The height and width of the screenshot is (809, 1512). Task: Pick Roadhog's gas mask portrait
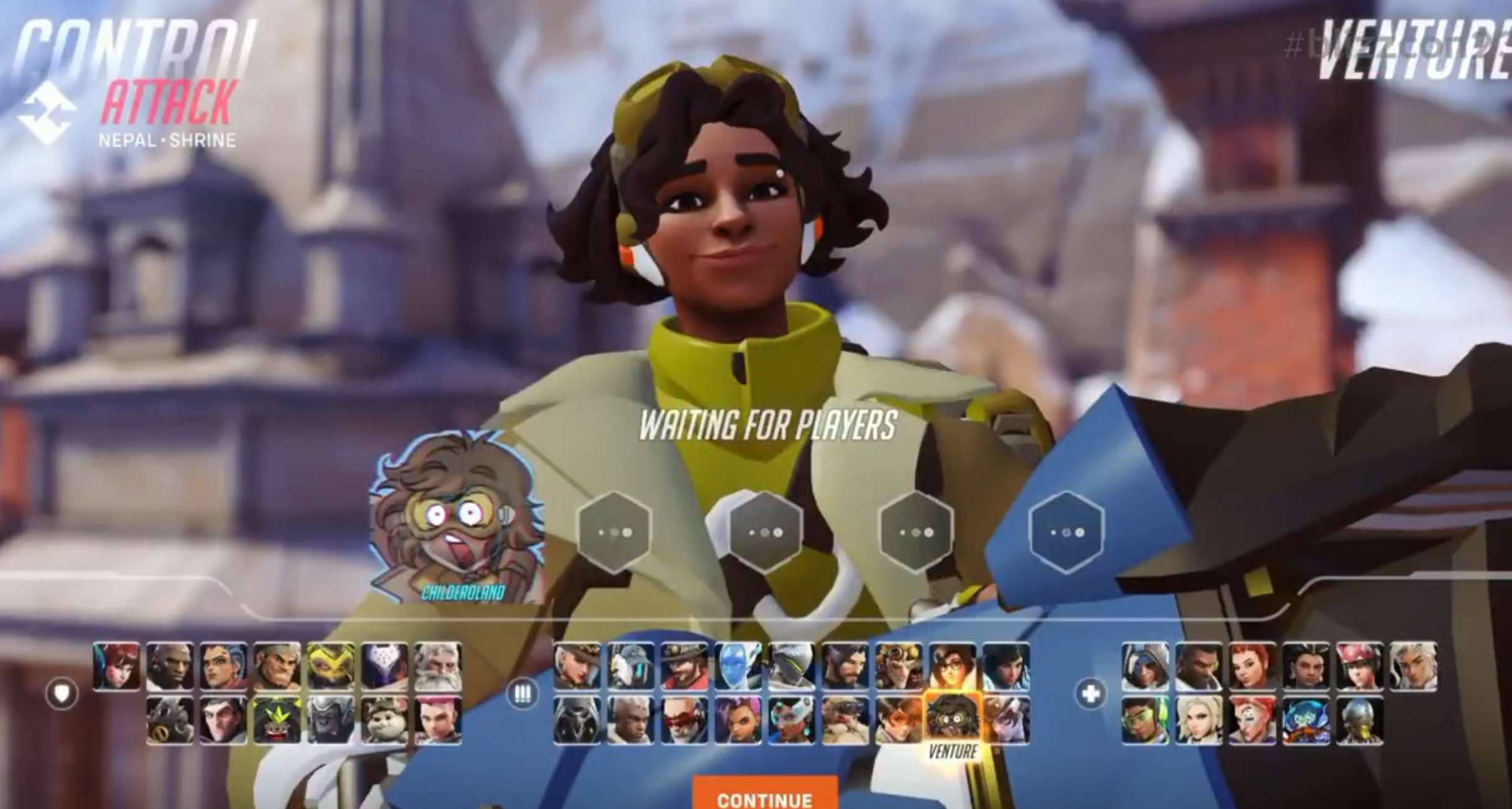[x=170, y=720]
